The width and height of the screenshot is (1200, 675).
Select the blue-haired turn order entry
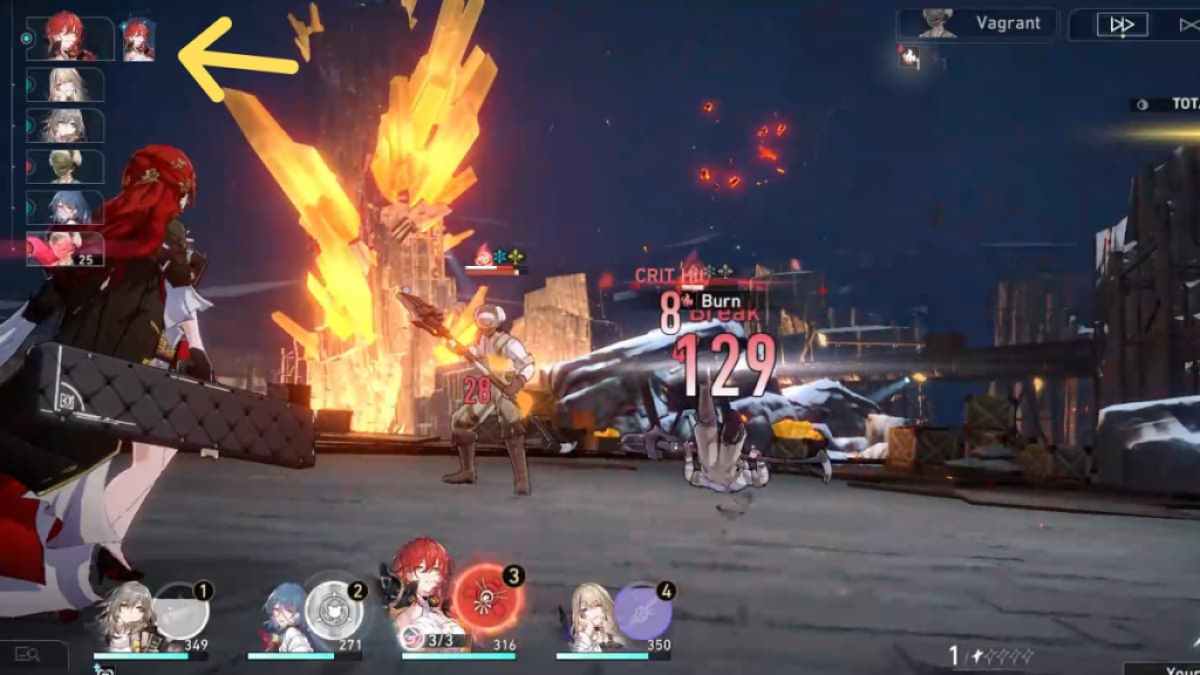pos(65,207)
